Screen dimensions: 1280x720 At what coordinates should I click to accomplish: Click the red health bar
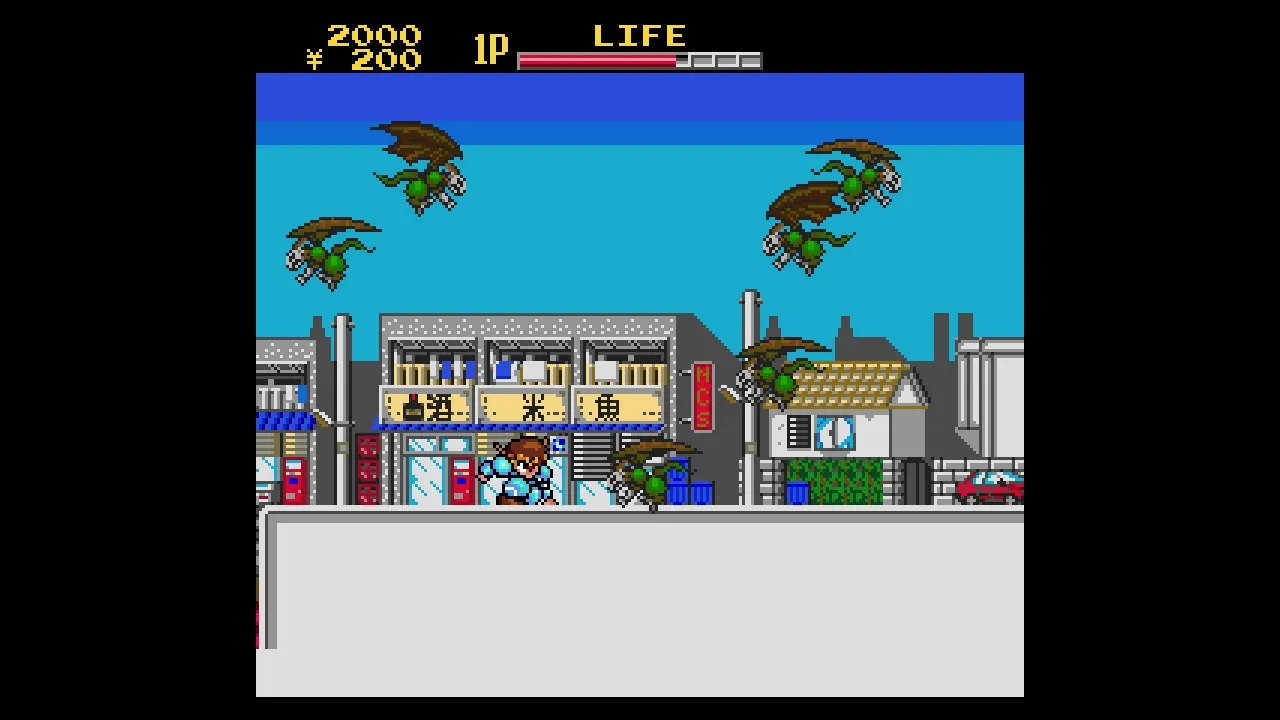pos(595,60)
